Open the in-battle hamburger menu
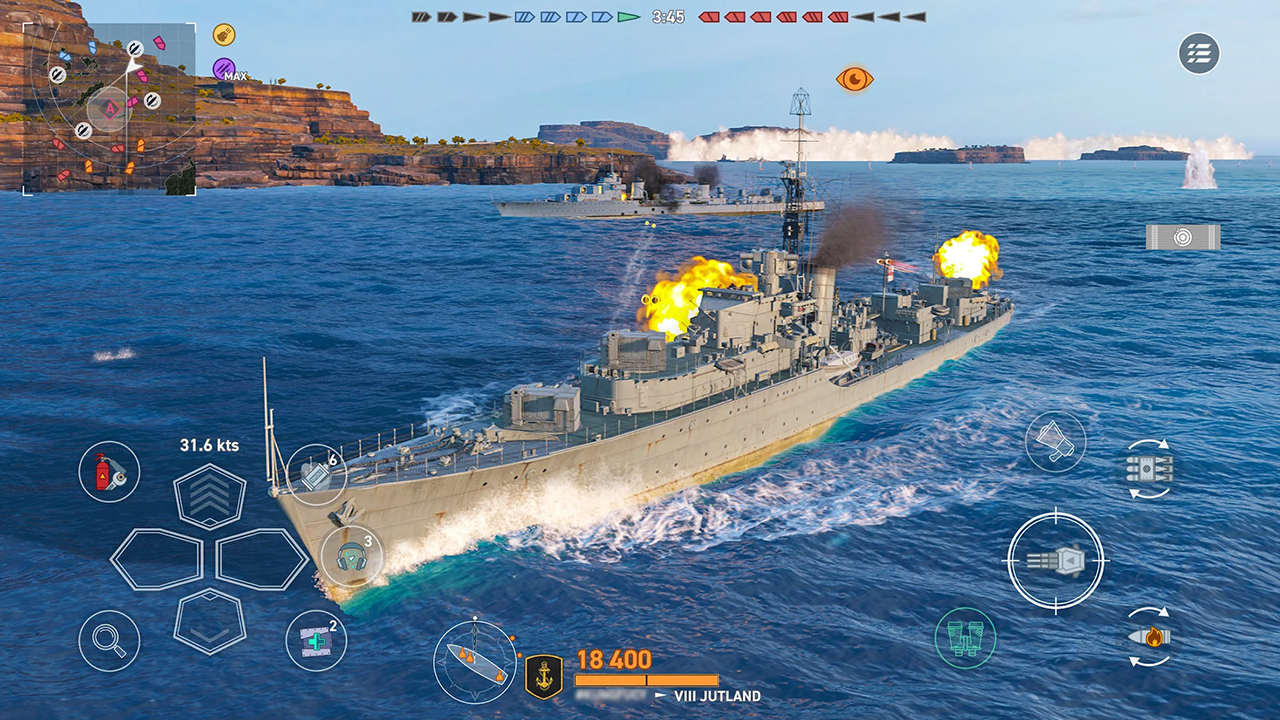The width and height of the screenshot is (1280, 720). 1199,55
